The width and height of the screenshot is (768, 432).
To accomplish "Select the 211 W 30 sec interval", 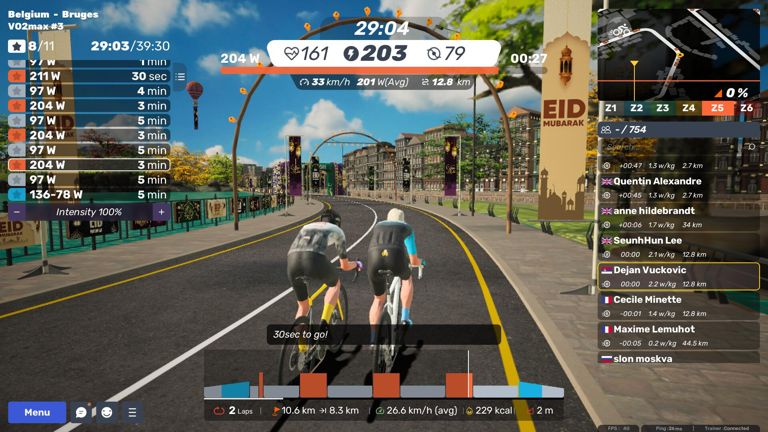I will [88, 76].
